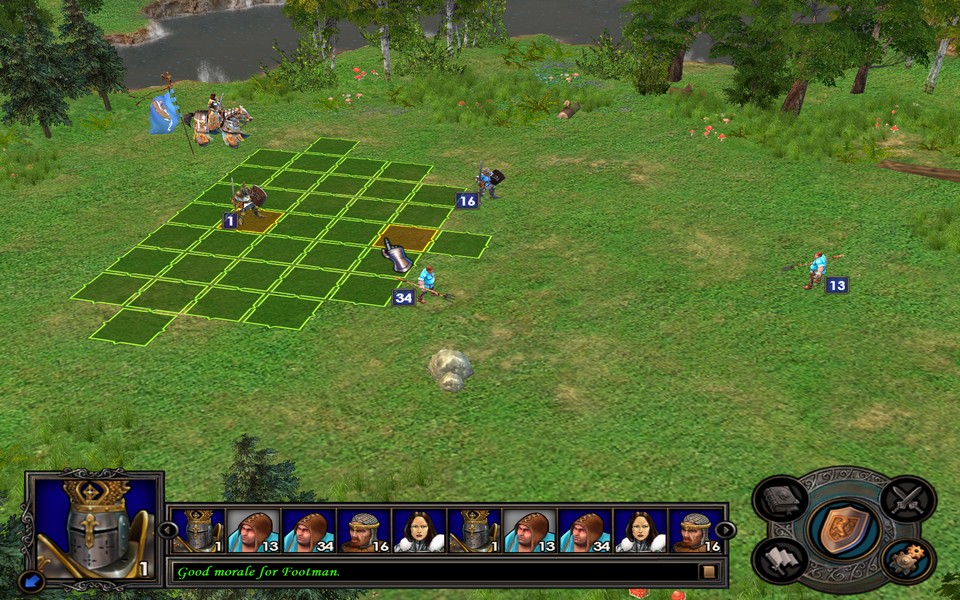Surrender using the white flag button
This screenshot has height=600, width=960.
point(780,560)
